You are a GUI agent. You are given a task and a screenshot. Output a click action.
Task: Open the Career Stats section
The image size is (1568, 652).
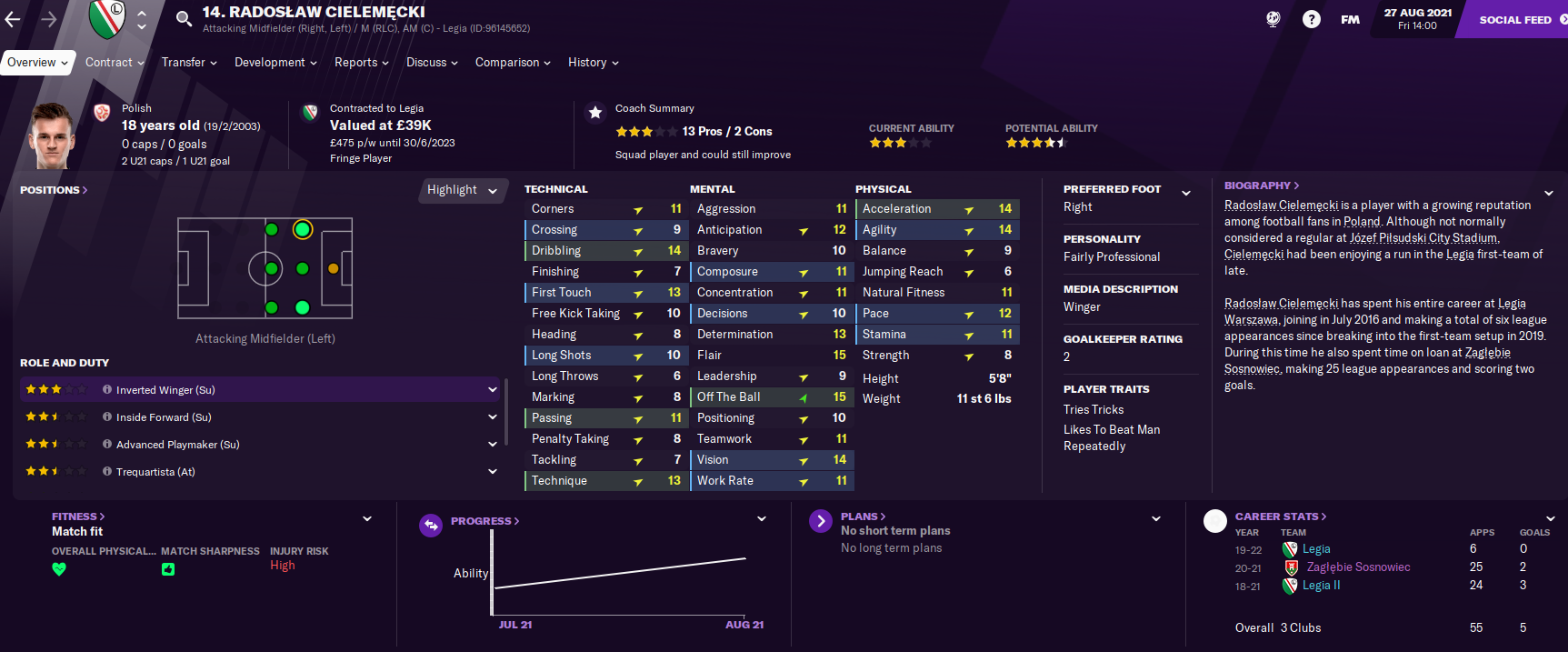1280,517
